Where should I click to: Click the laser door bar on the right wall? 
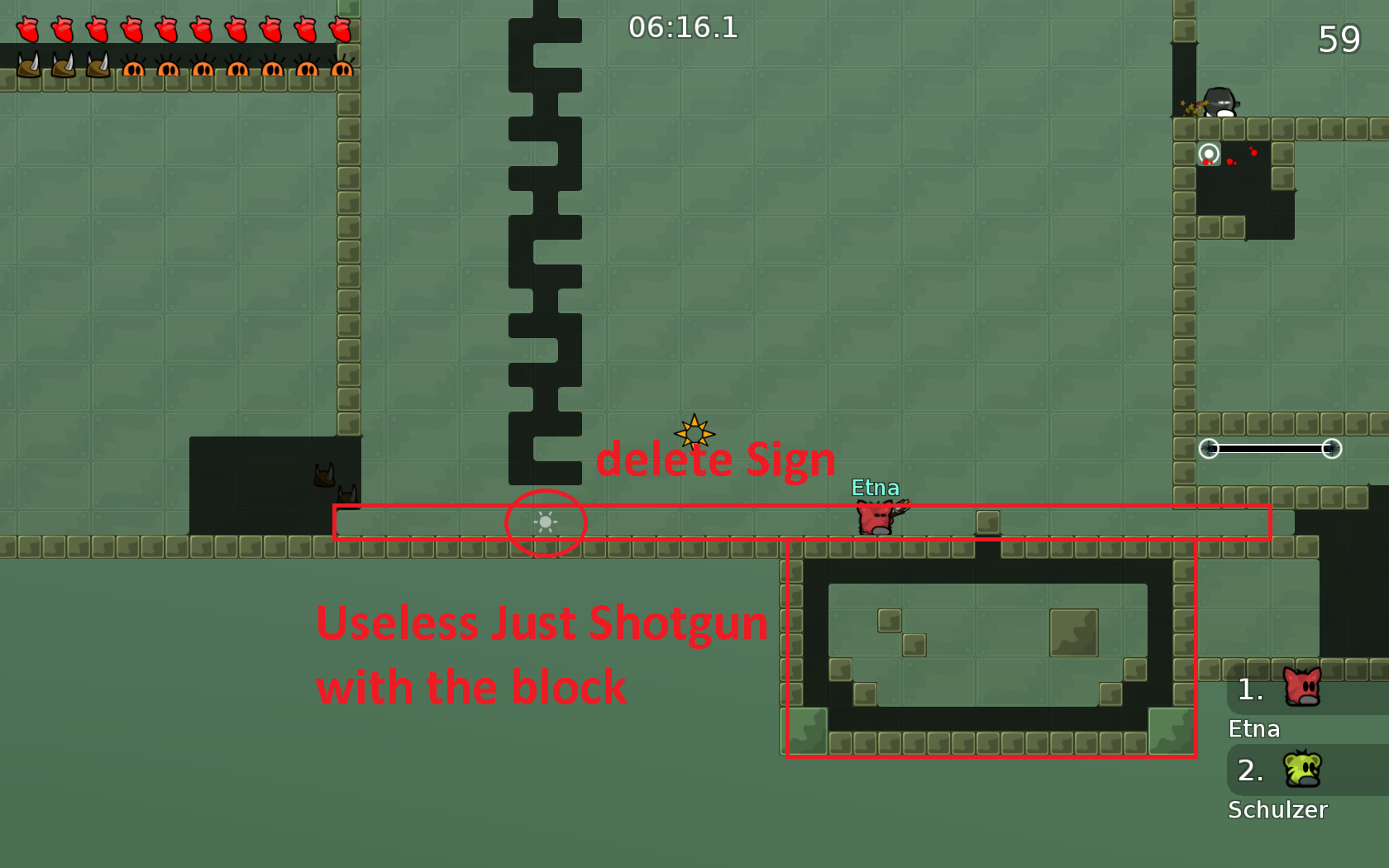pyautogui.click(x=1271, y=449)
